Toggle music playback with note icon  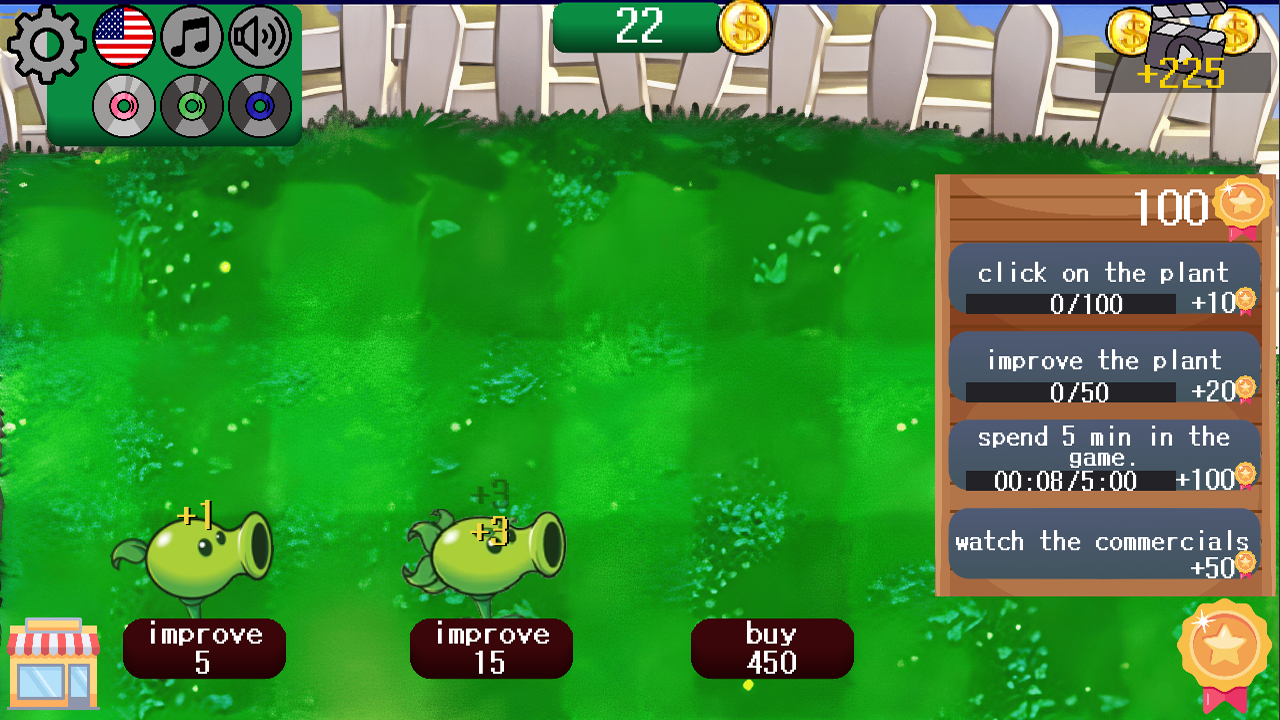pyautogui.click(x=191, y=37)
